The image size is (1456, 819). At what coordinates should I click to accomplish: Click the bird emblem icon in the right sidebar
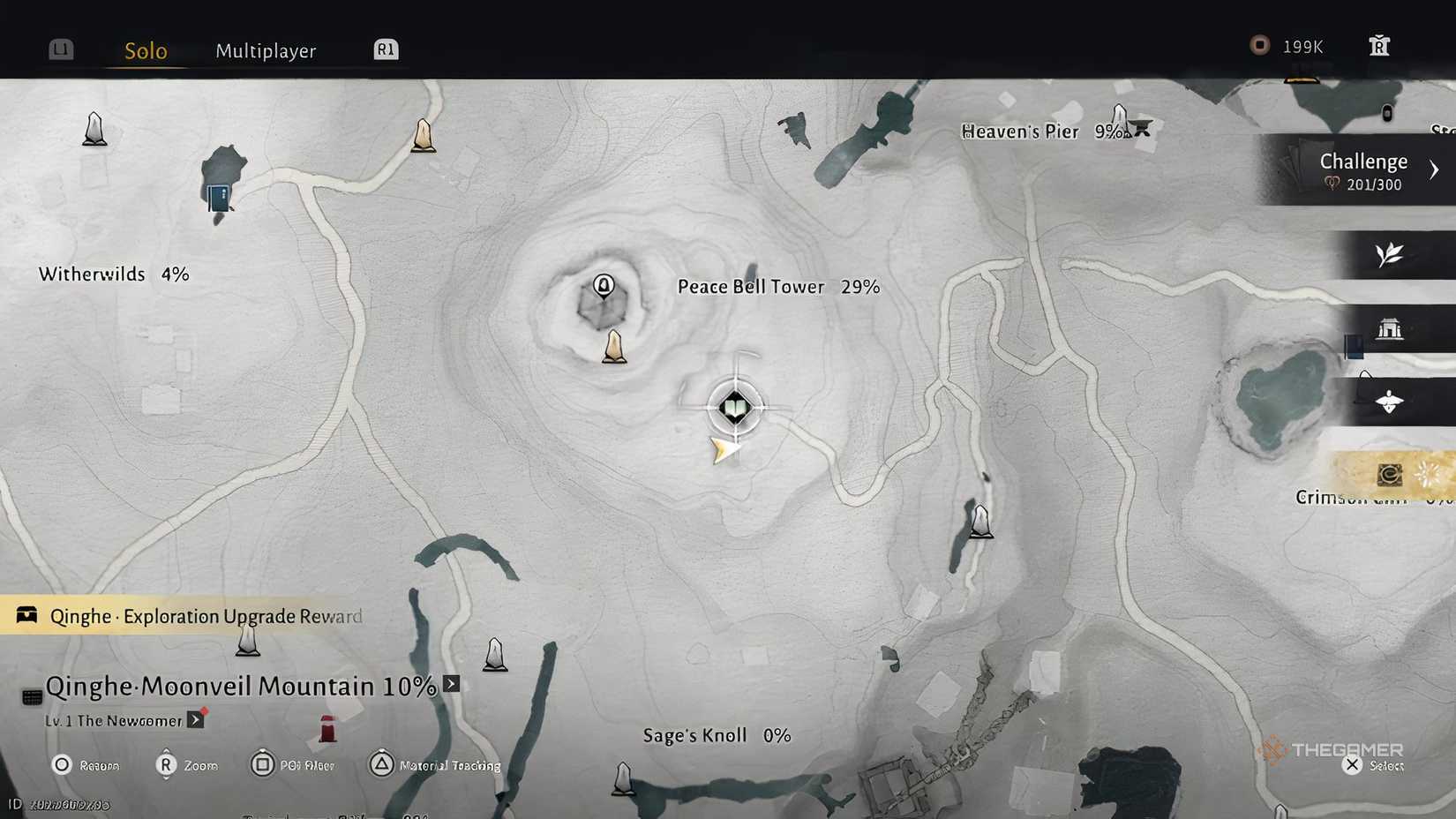pos(1392,401)
